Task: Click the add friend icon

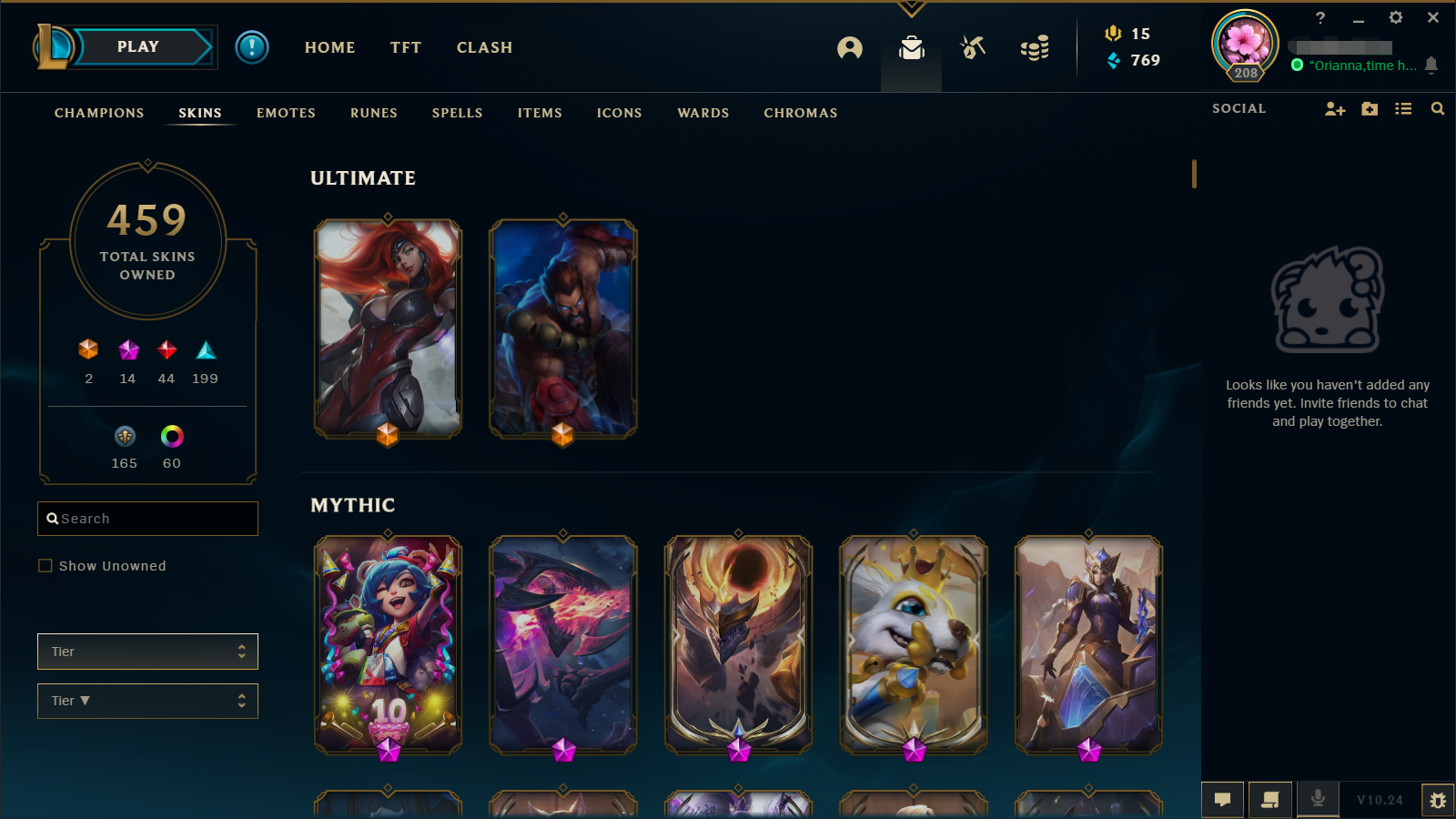Action: pos(1334,109)
